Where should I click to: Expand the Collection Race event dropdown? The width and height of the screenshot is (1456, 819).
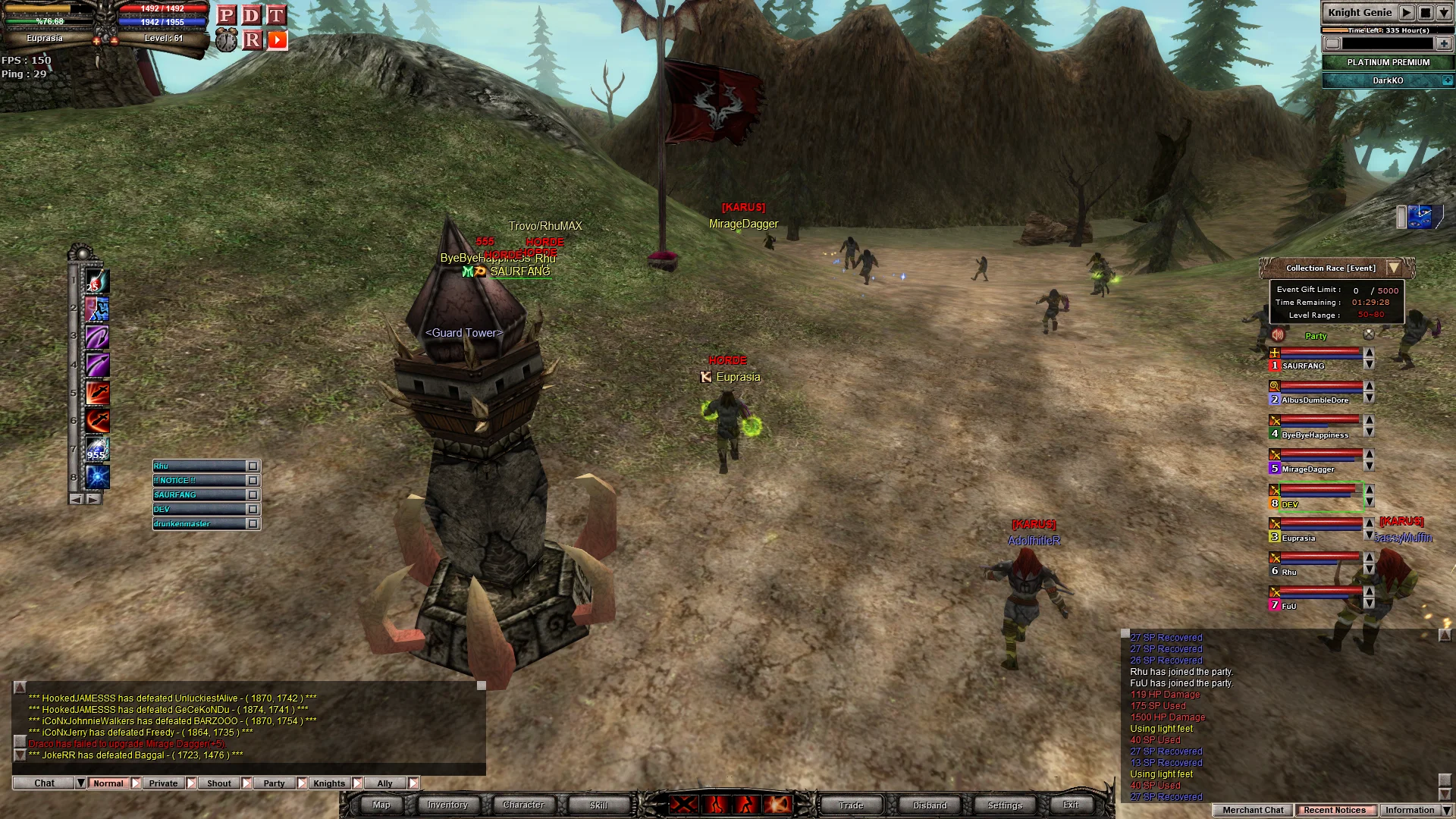click(1394, 268)
